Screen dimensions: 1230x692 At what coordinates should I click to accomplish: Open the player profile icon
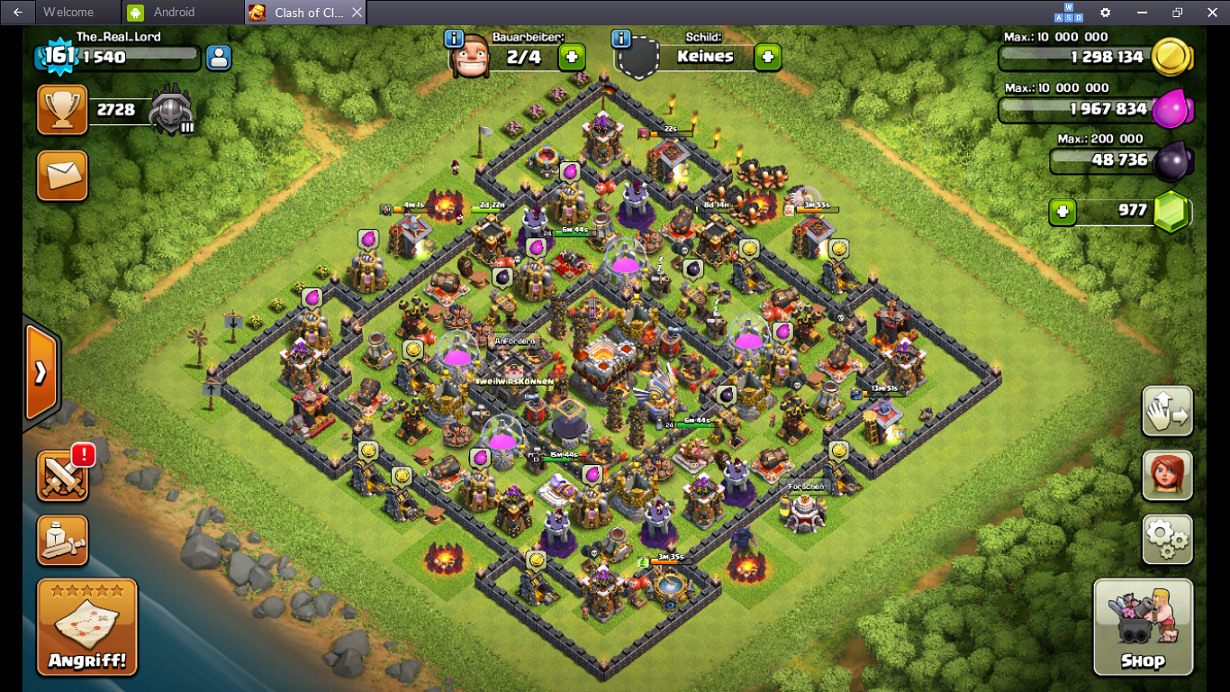tap(218, 58)
